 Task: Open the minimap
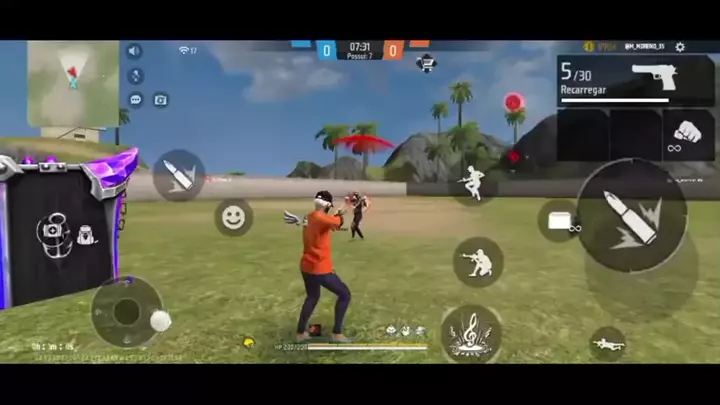[73, 83]
